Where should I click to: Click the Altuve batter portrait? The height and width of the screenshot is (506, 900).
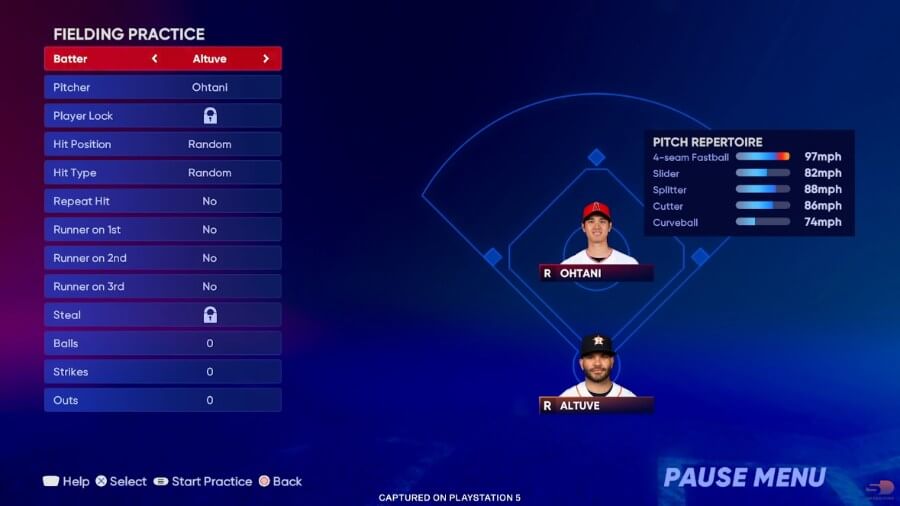click(x=597, y=368)
